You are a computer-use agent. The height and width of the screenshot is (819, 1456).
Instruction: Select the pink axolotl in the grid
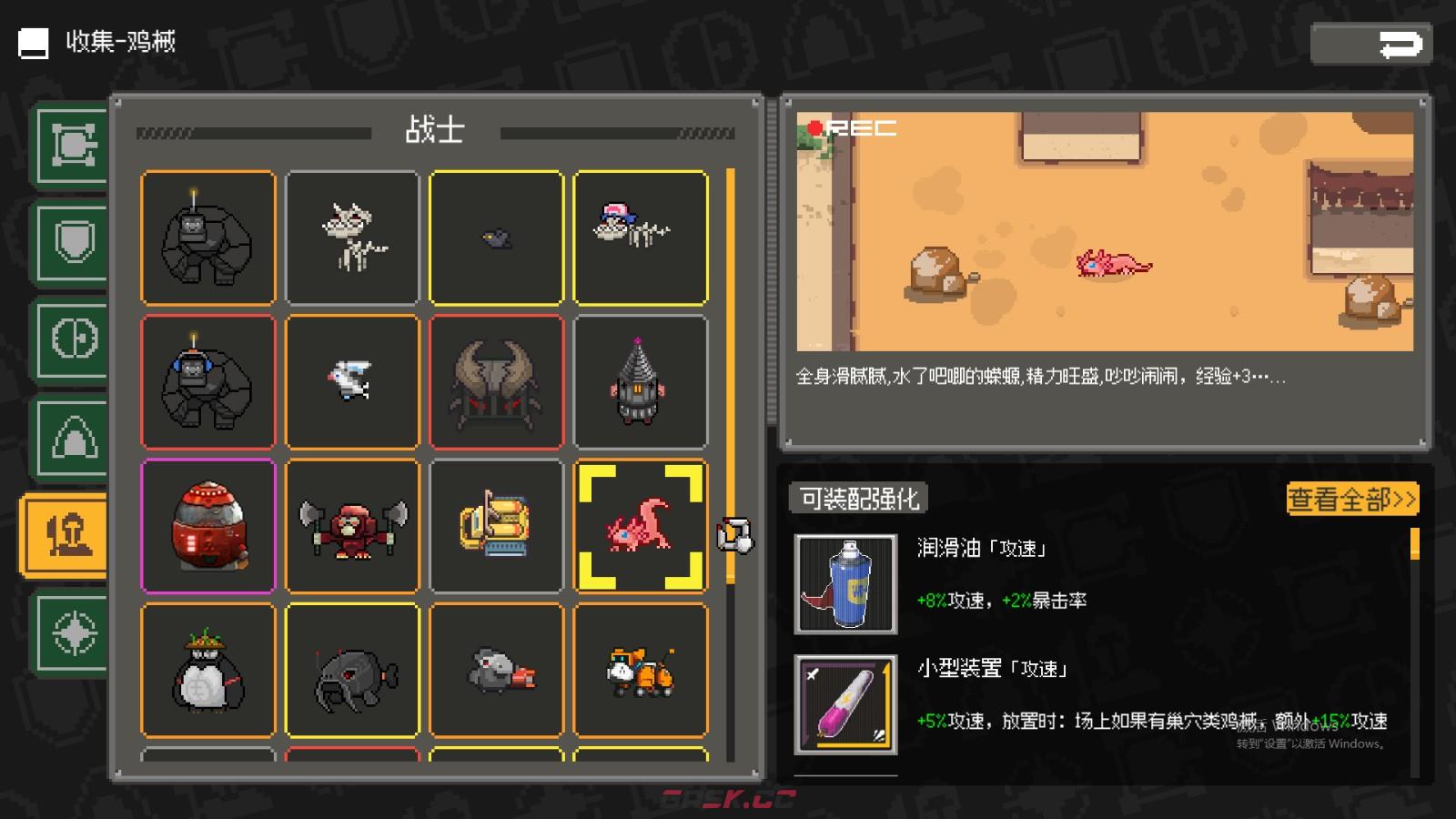click(641, 526)
